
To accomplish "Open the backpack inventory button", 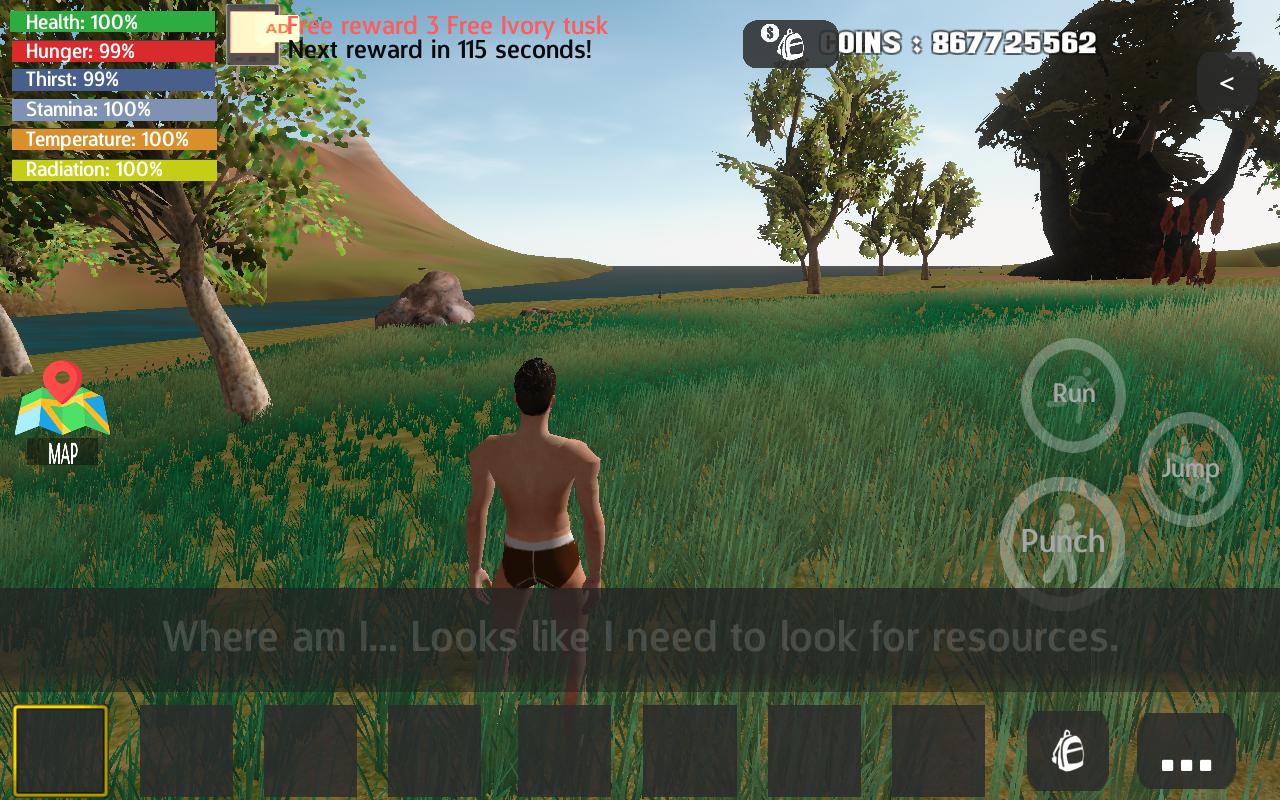I will (x=1067, y=751).
